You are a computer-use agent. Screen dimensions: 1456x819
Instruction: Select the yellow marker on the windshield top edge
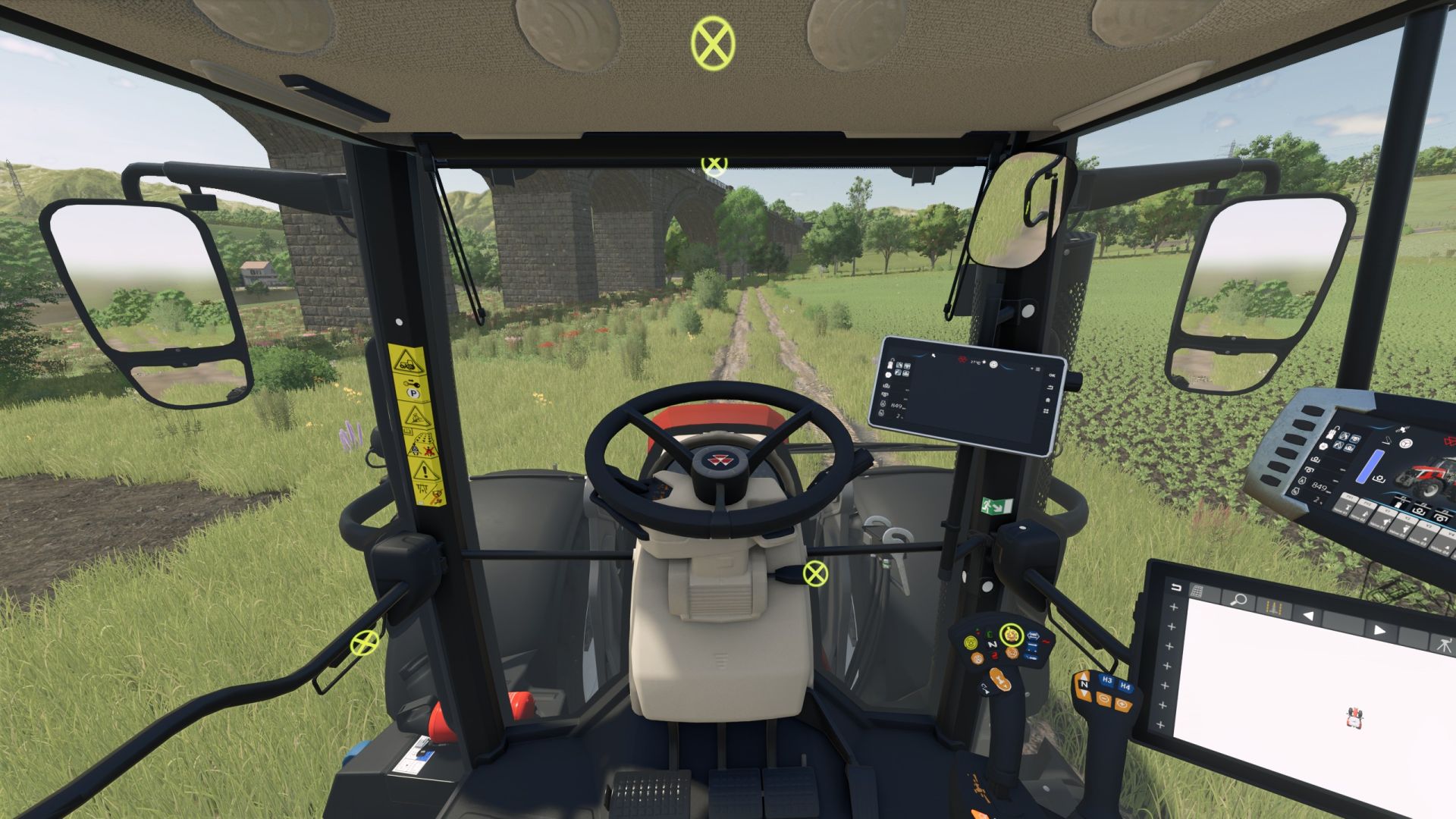714,163
